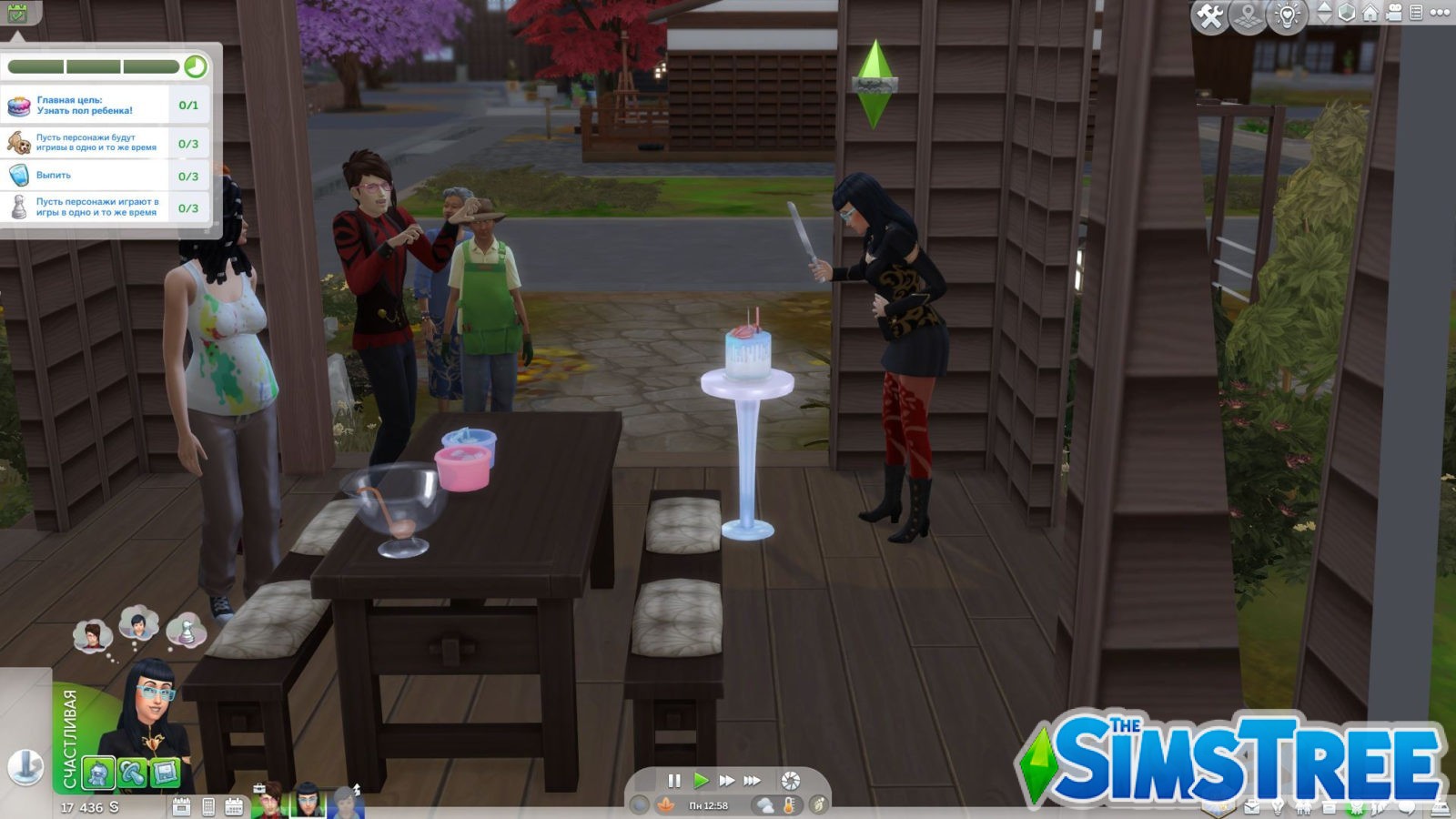
Task: Pause the game simulation
Action: 674,780
